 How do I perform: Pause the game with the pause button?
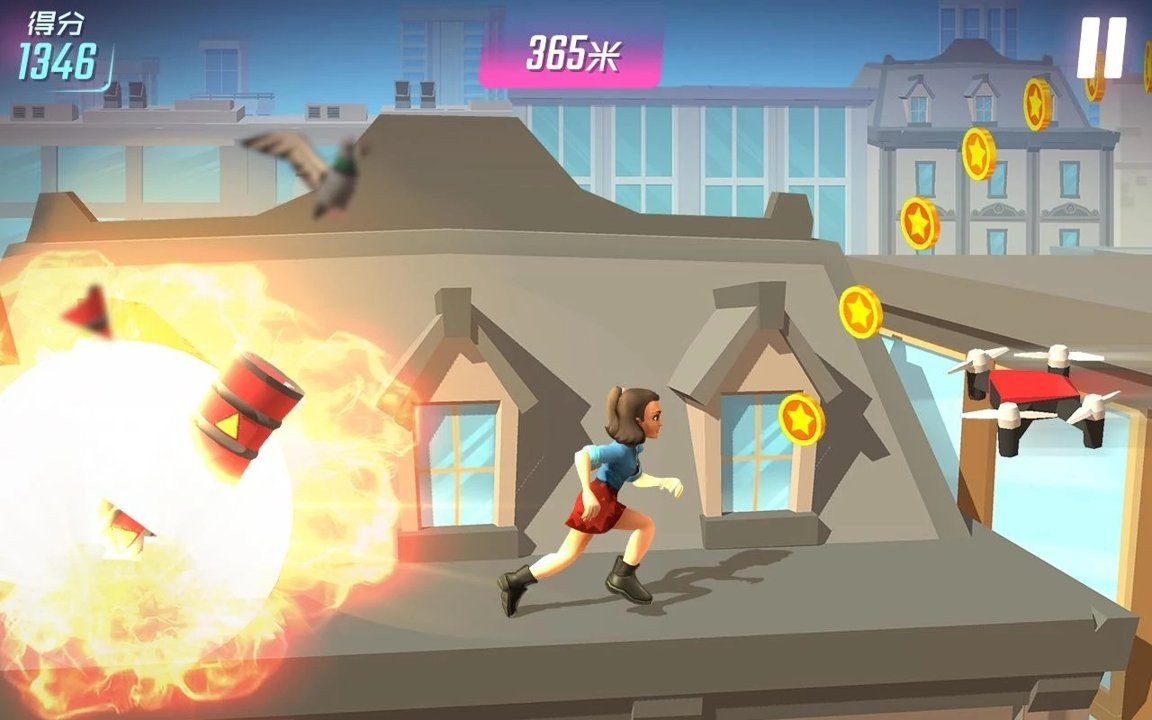point(1101,47)
